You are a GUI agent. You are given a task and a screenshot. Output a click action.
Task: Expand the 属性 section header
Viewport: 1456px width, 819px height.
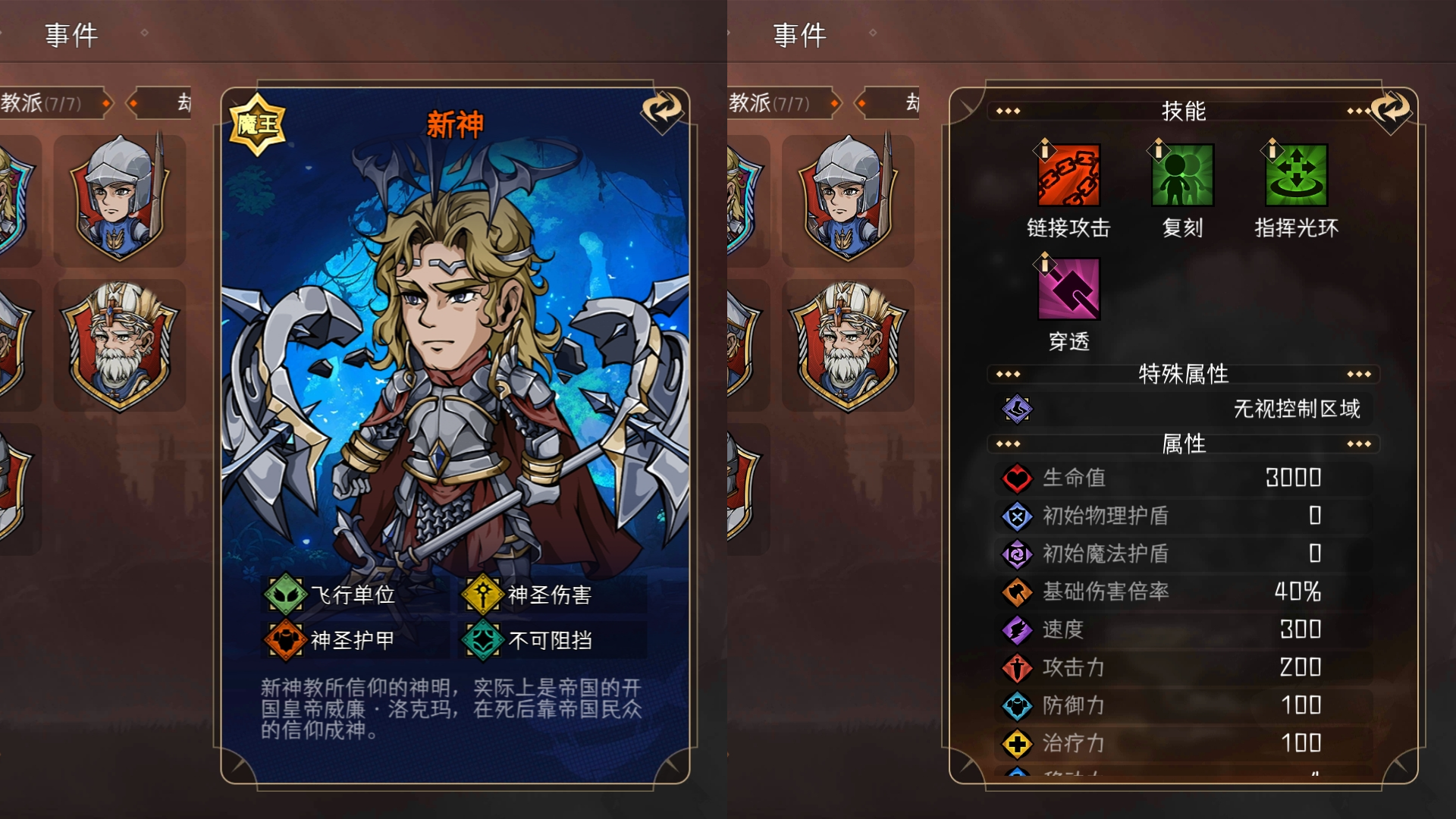tap(1184, 445)
